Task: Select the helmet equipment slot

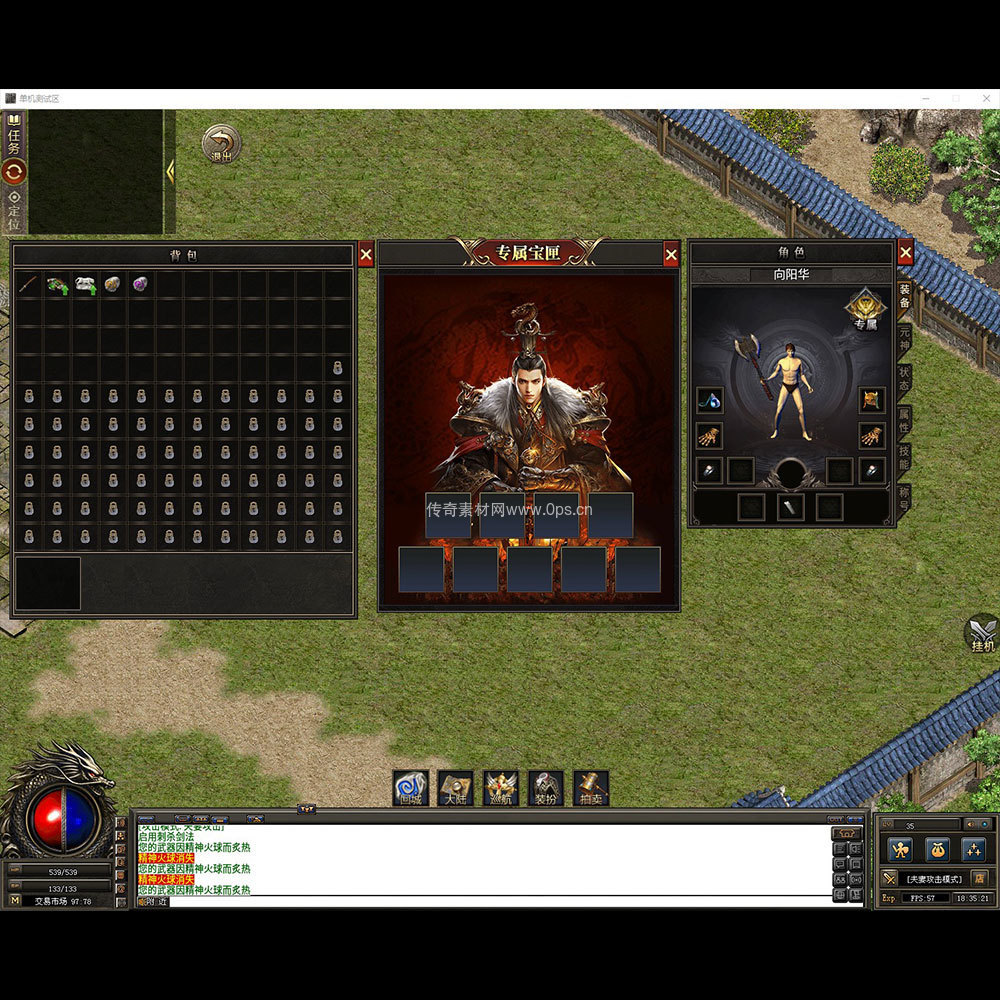Action: click(x=872, y=400)
